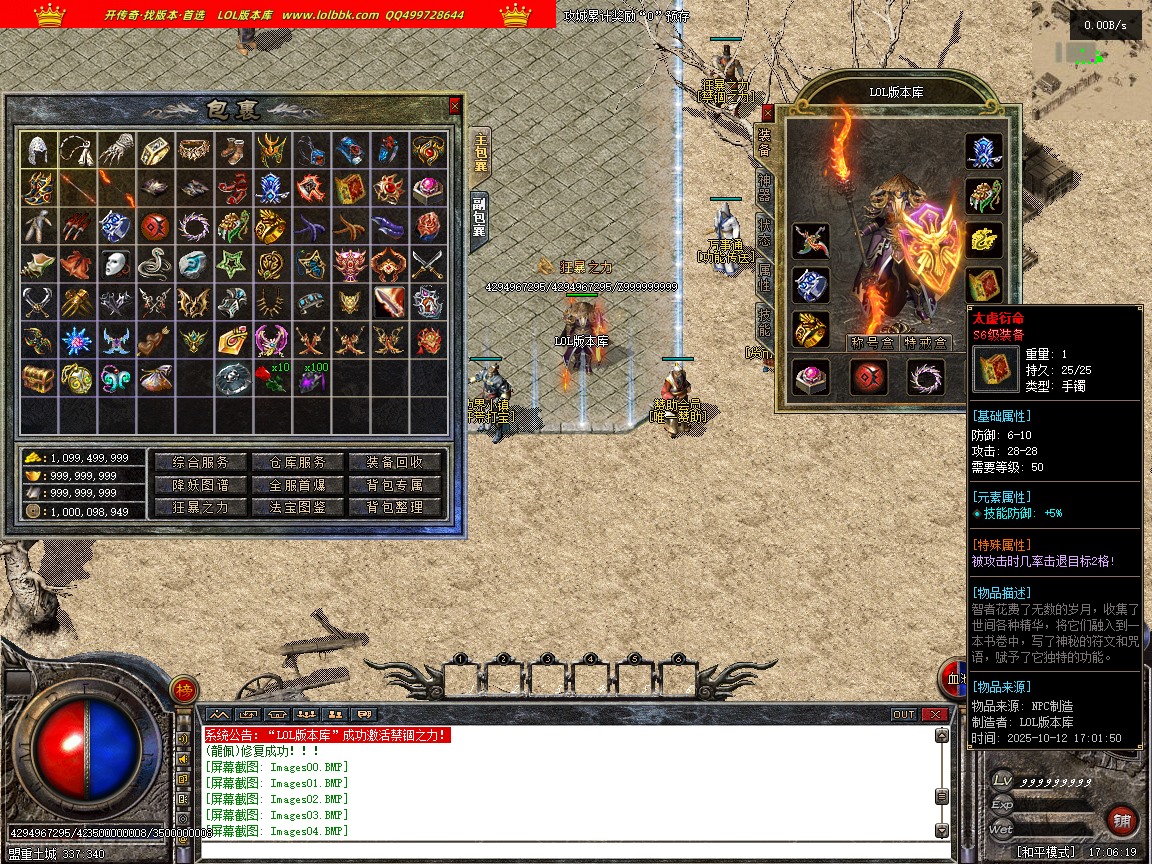Open the 称号盒 title box
Viewport: 1152px width, 864px height.
point(870,343)
